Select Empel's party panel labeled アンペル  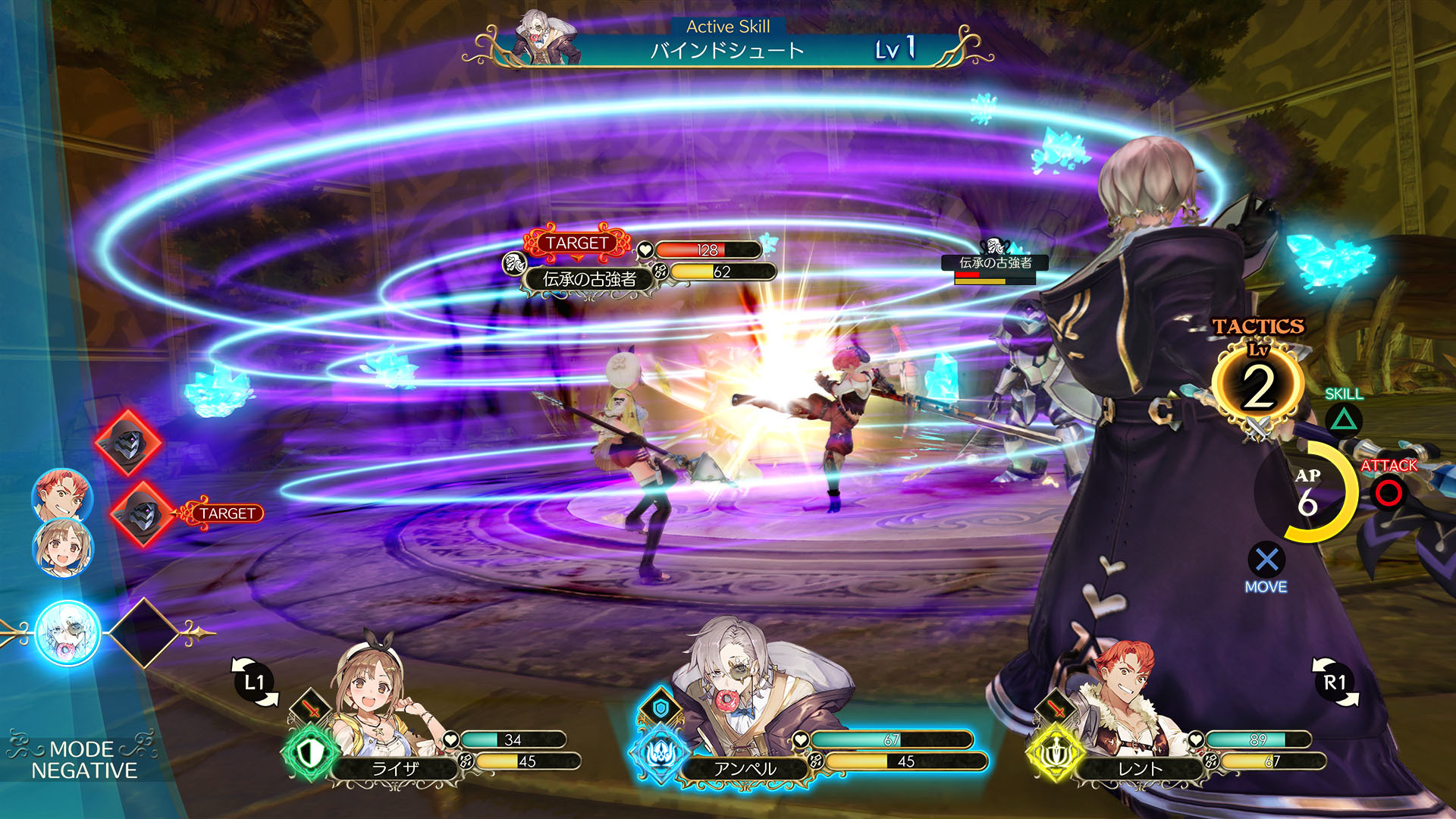[745, 767]
